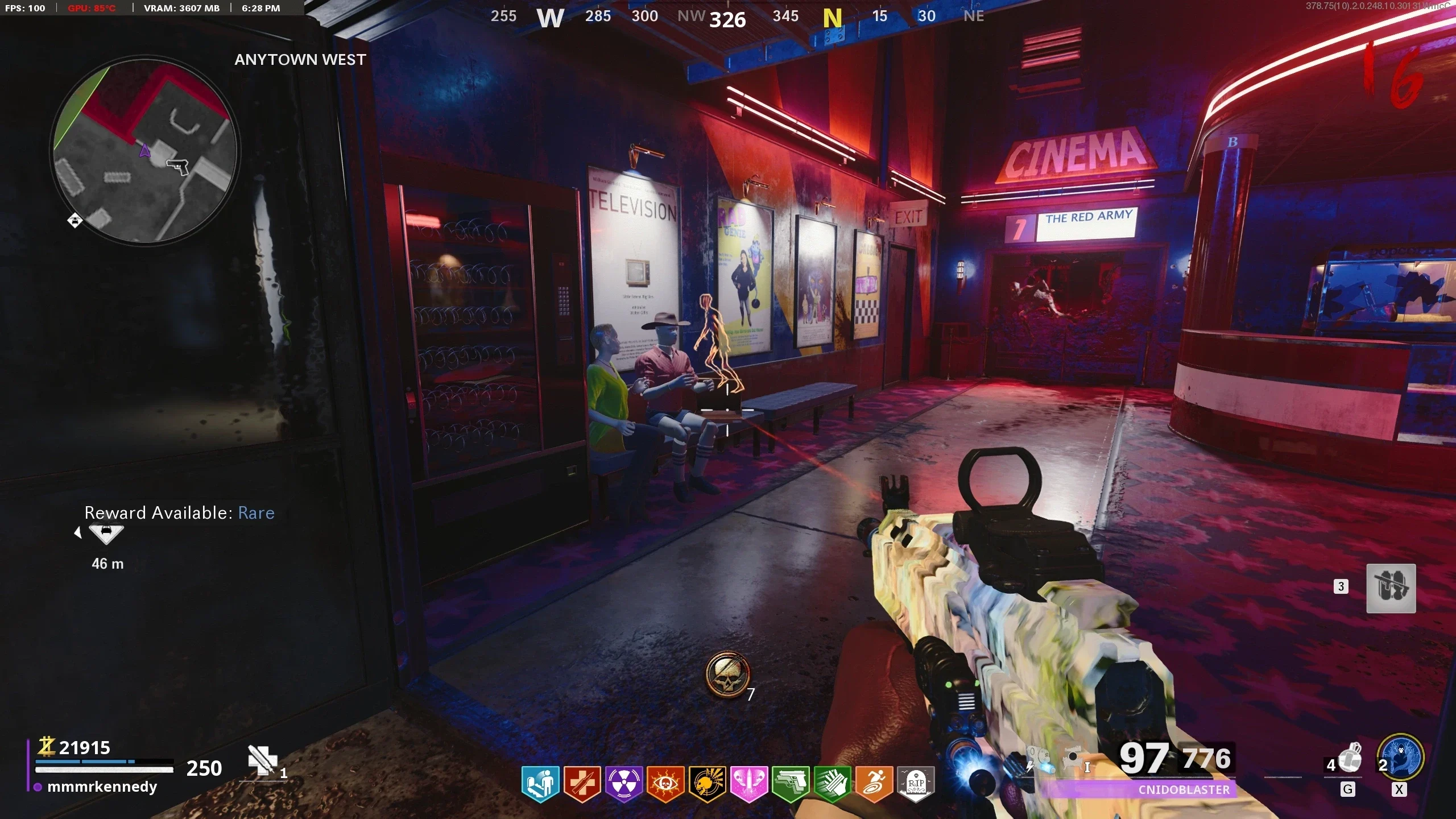
Task: Select the Cnidoblaster weapon name banner
Action: tap(1184, 789)
